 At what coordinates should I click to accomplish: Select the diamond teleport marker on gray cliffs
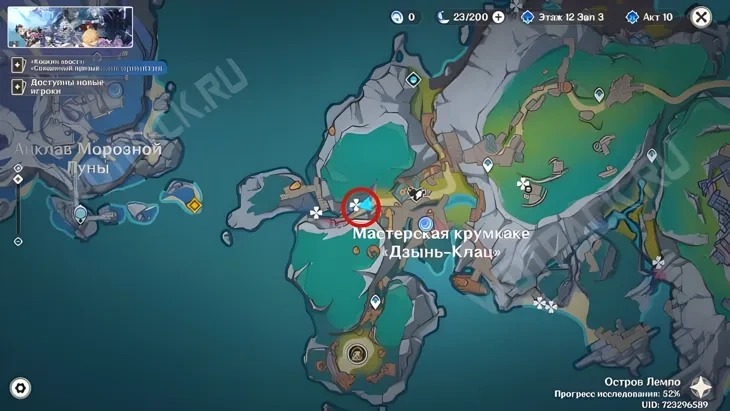pyautogui.click(x=413, y=80)
